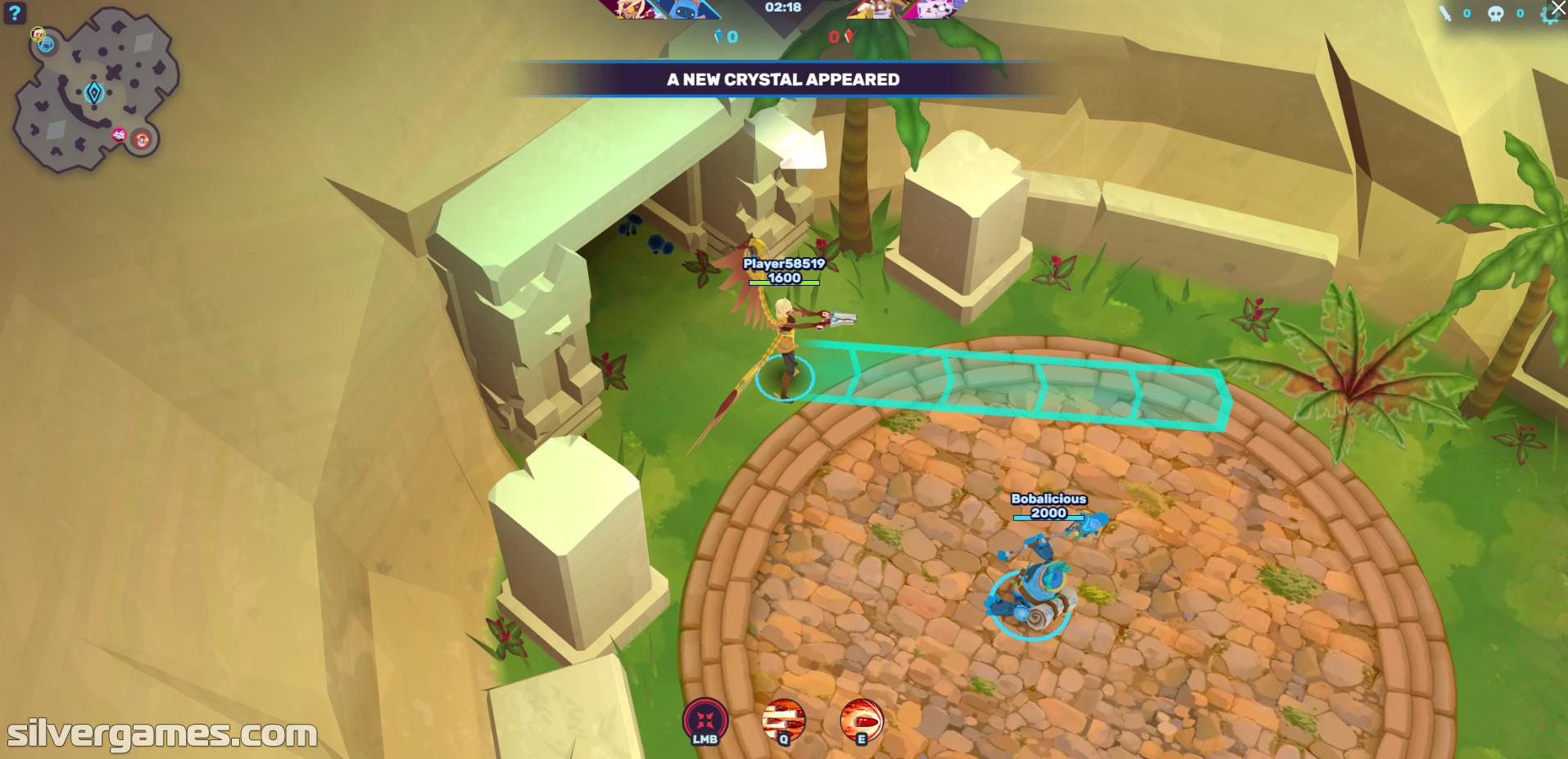Trigger the multi-bullet barrage ability

click(783, 721)
